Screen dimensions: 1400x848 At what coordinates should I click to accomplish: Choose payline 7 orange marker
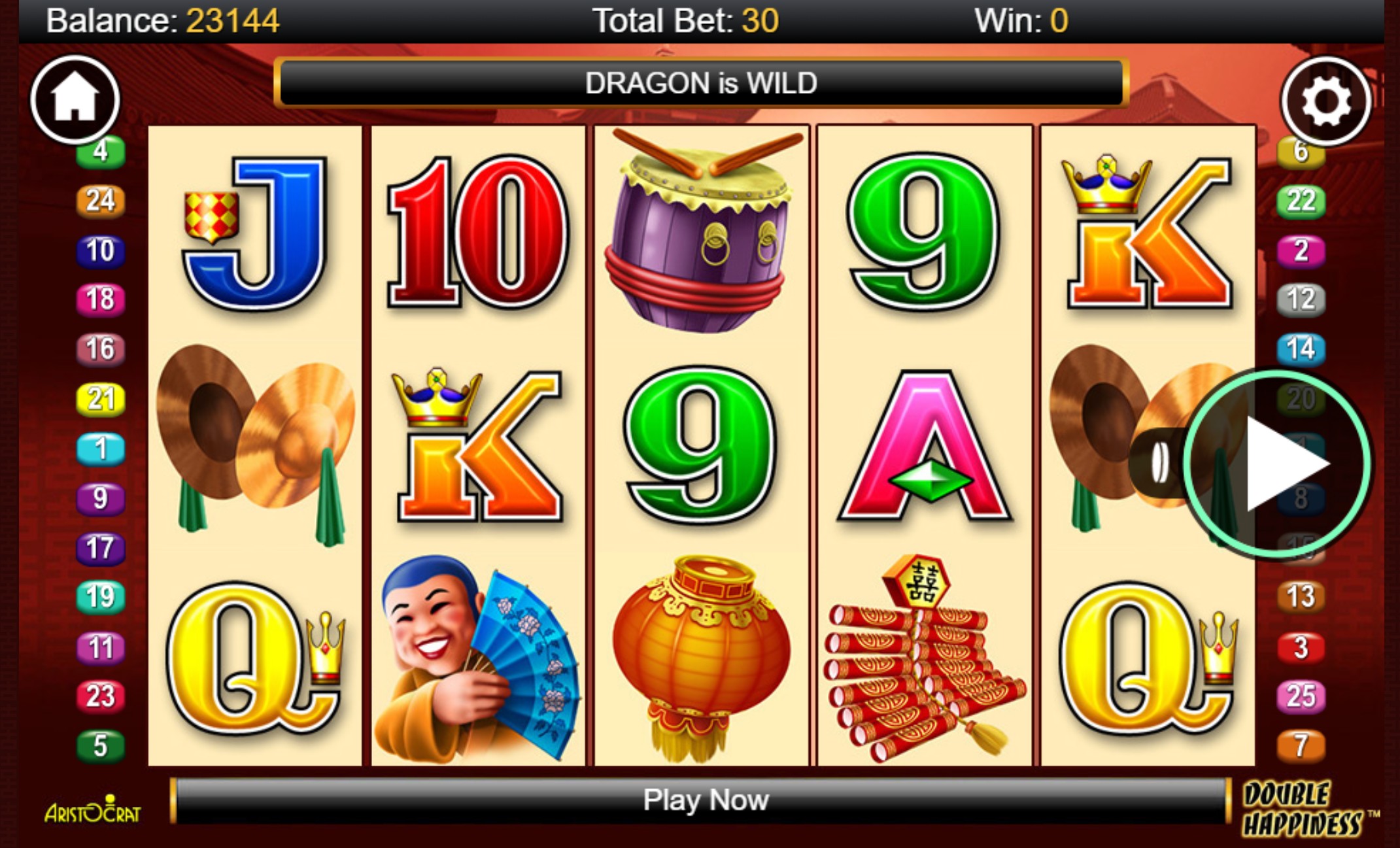(1301, 745)
